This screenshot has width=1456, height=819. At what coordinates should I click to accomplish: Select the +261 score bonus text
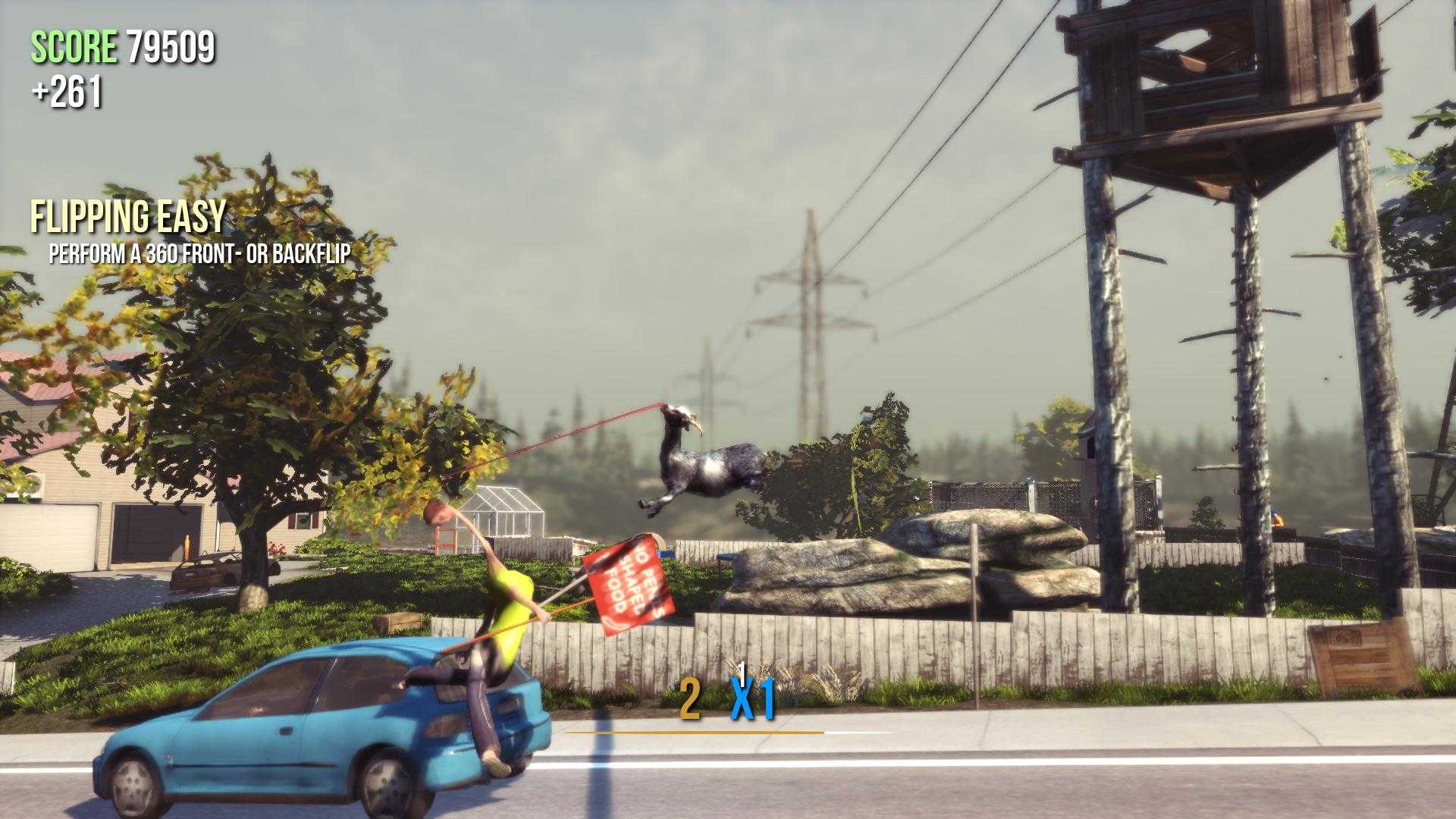(x=68, y=91)
